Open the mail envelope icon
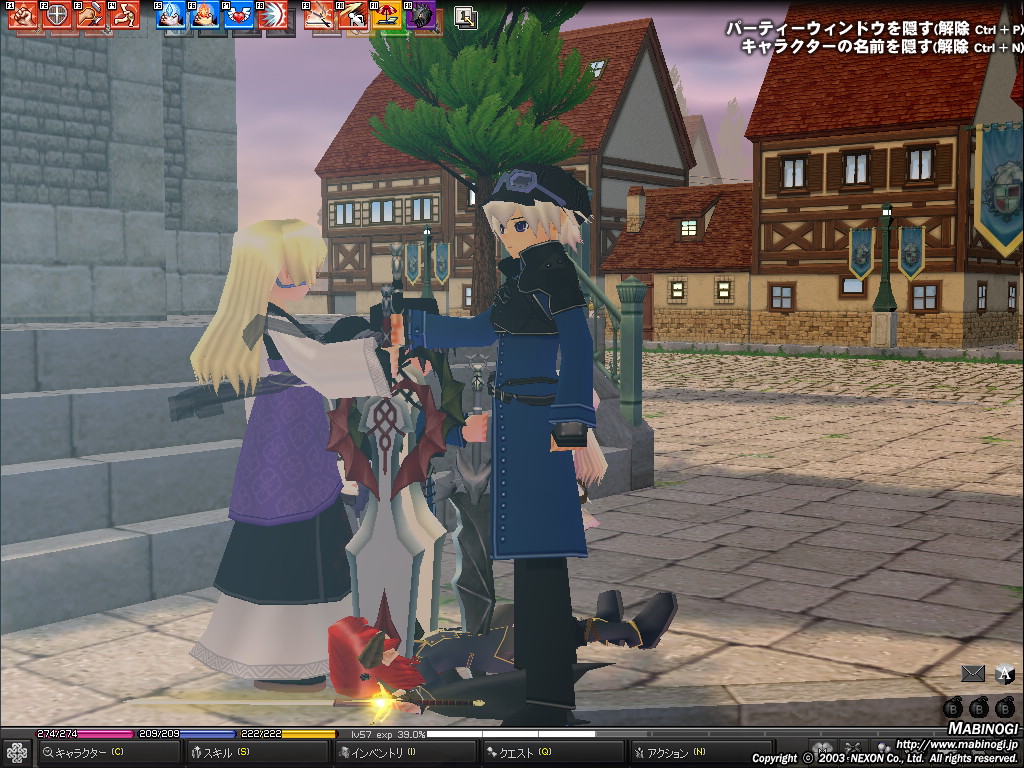The image size is (1024, 768). 972,674
